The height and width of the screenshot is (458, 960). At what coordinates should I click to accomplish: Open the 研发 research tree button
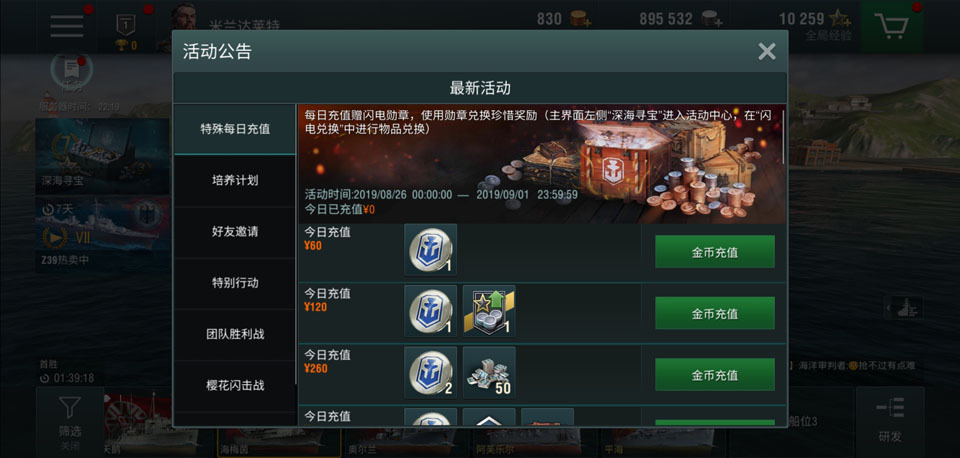click(889, 419)
